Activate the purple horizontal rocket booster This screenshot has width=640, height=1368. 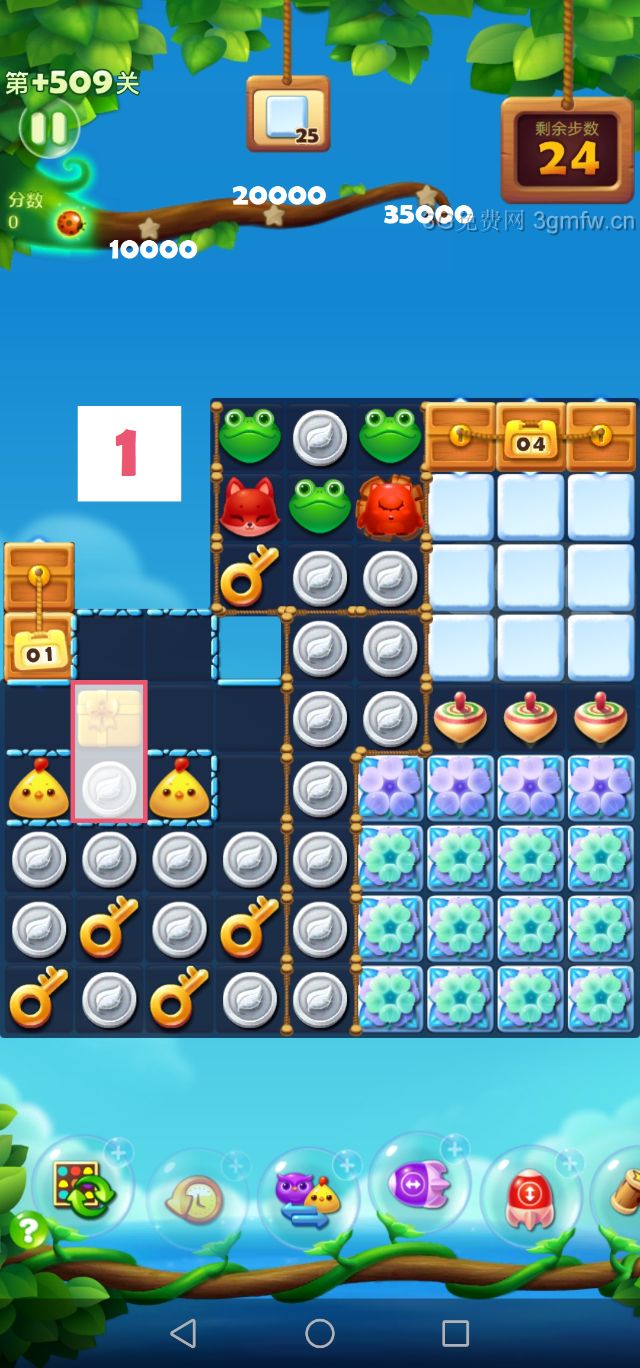[420, 1185]
